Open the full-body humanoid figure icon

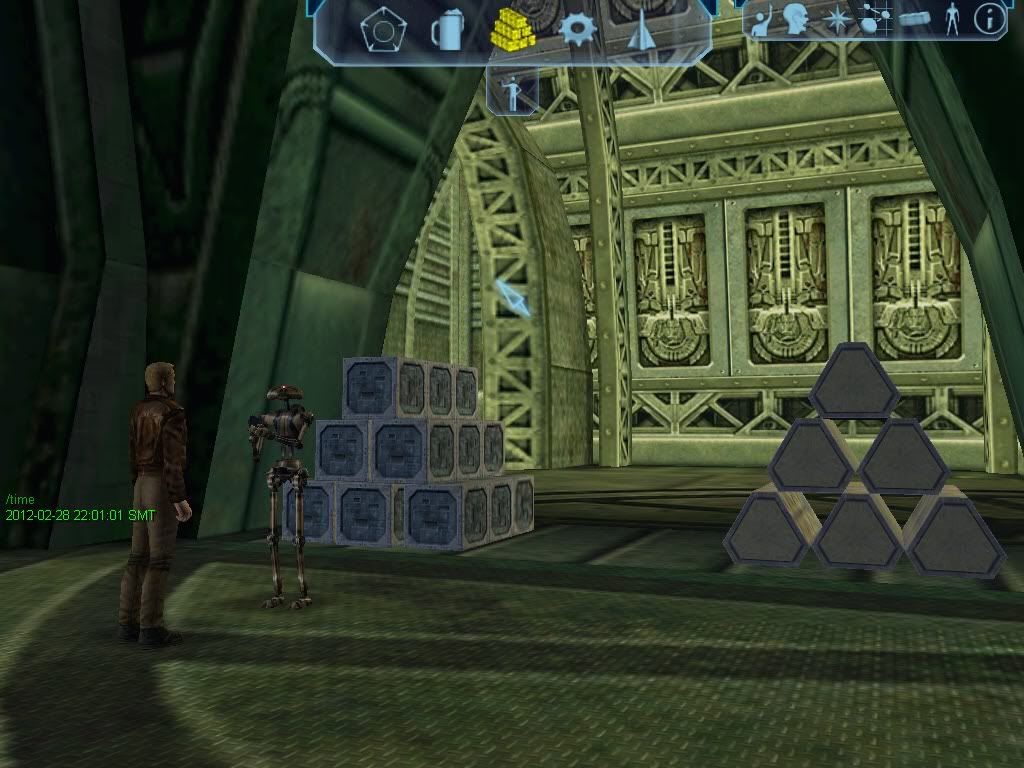(952, 18)
